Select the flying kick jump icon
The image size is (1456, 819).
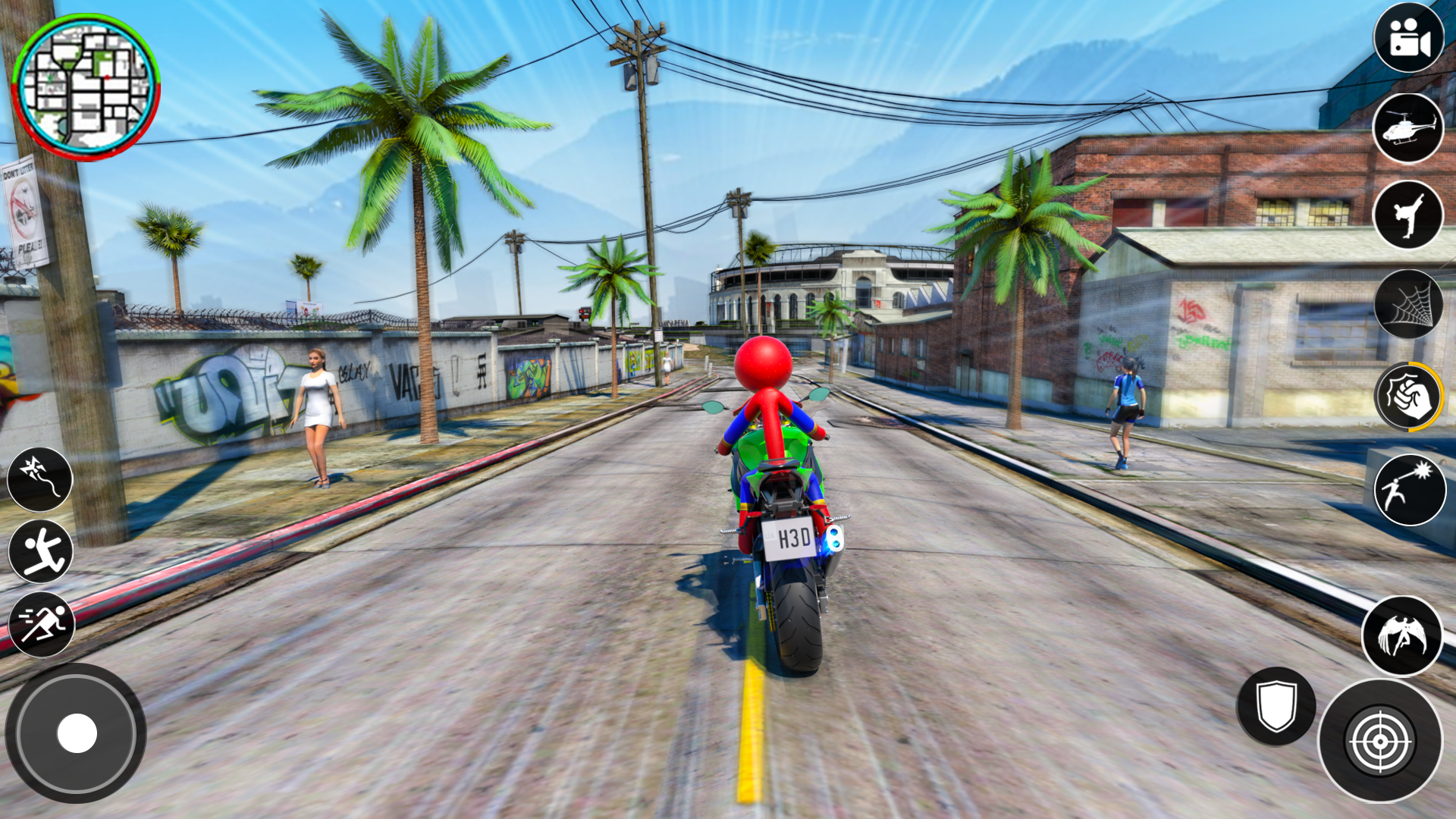[x=41, y=551]
